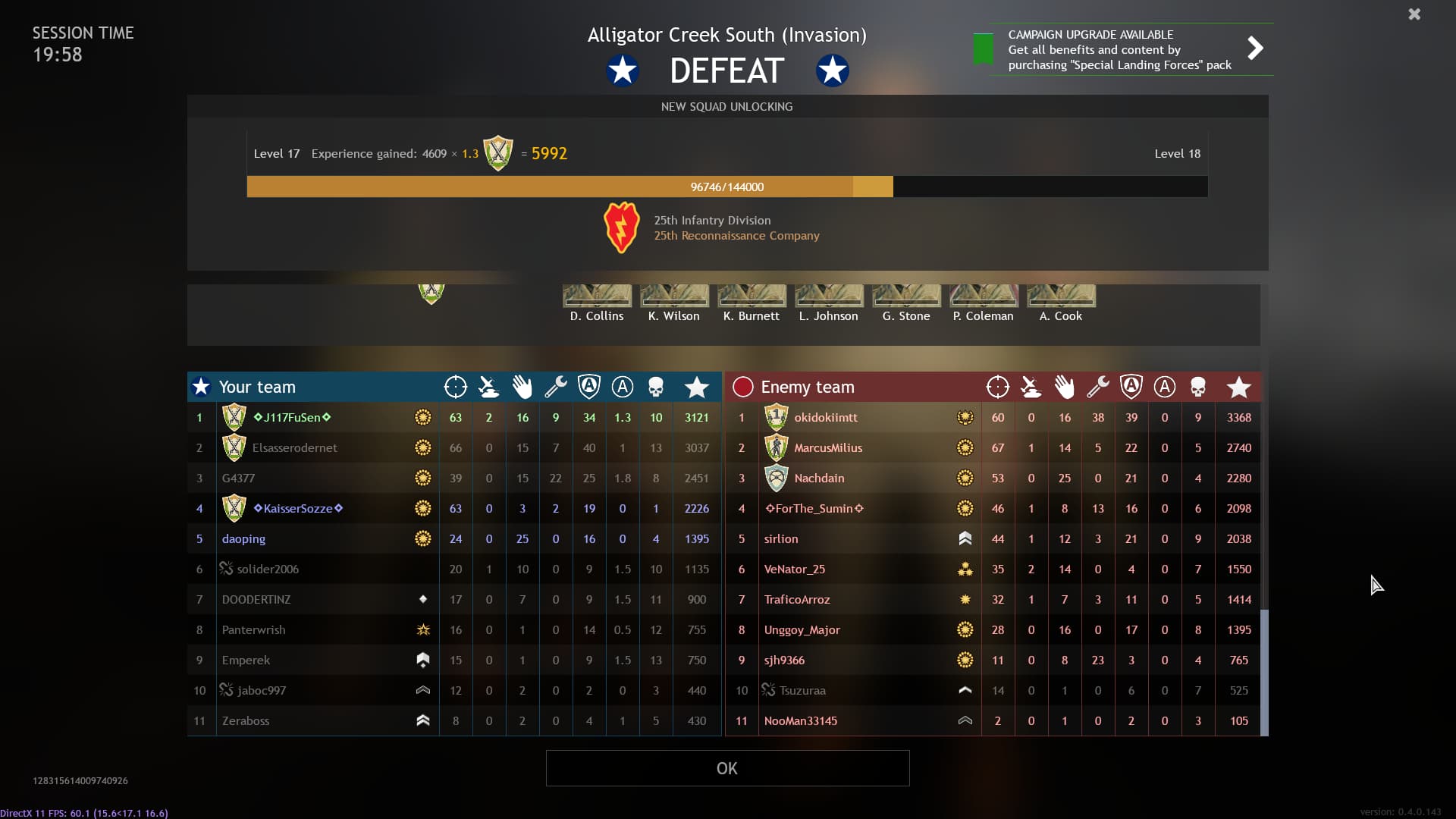Expand the campaign upgrade arrow chevron

pyautogui.click(x=1255, y=48)
